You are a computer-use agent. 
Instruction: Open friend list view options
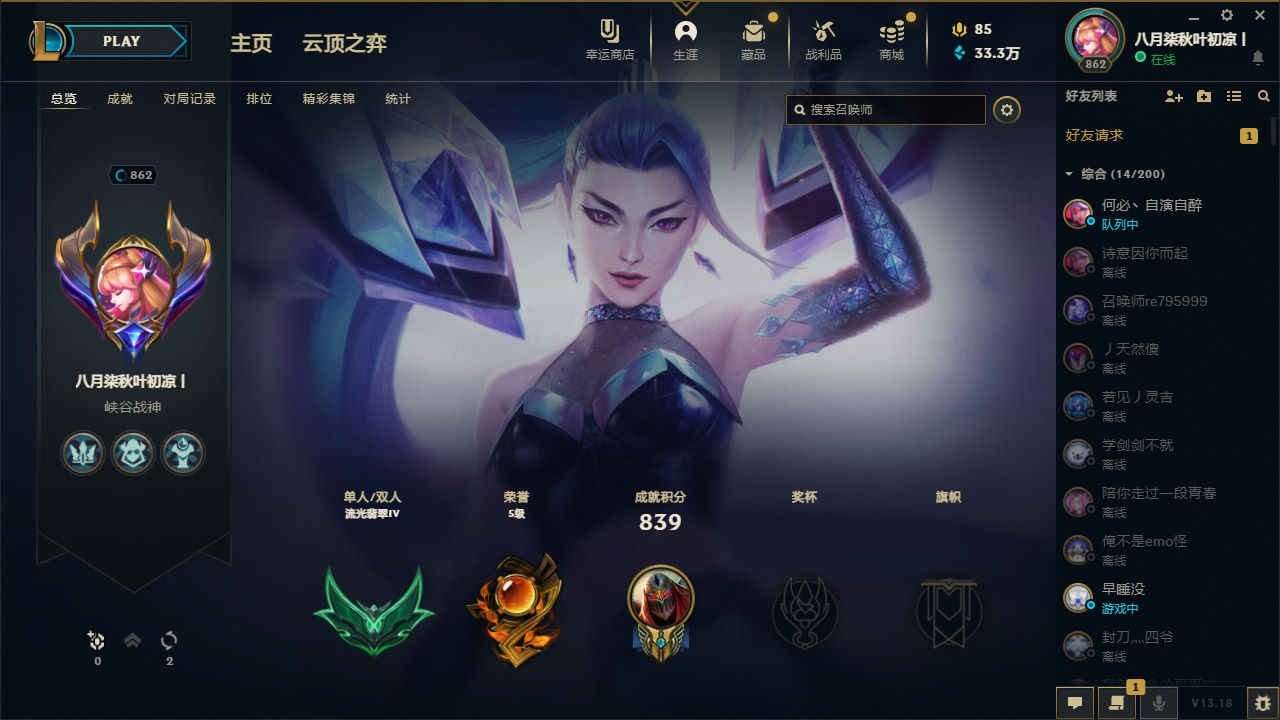click(x=1233, y=96)
